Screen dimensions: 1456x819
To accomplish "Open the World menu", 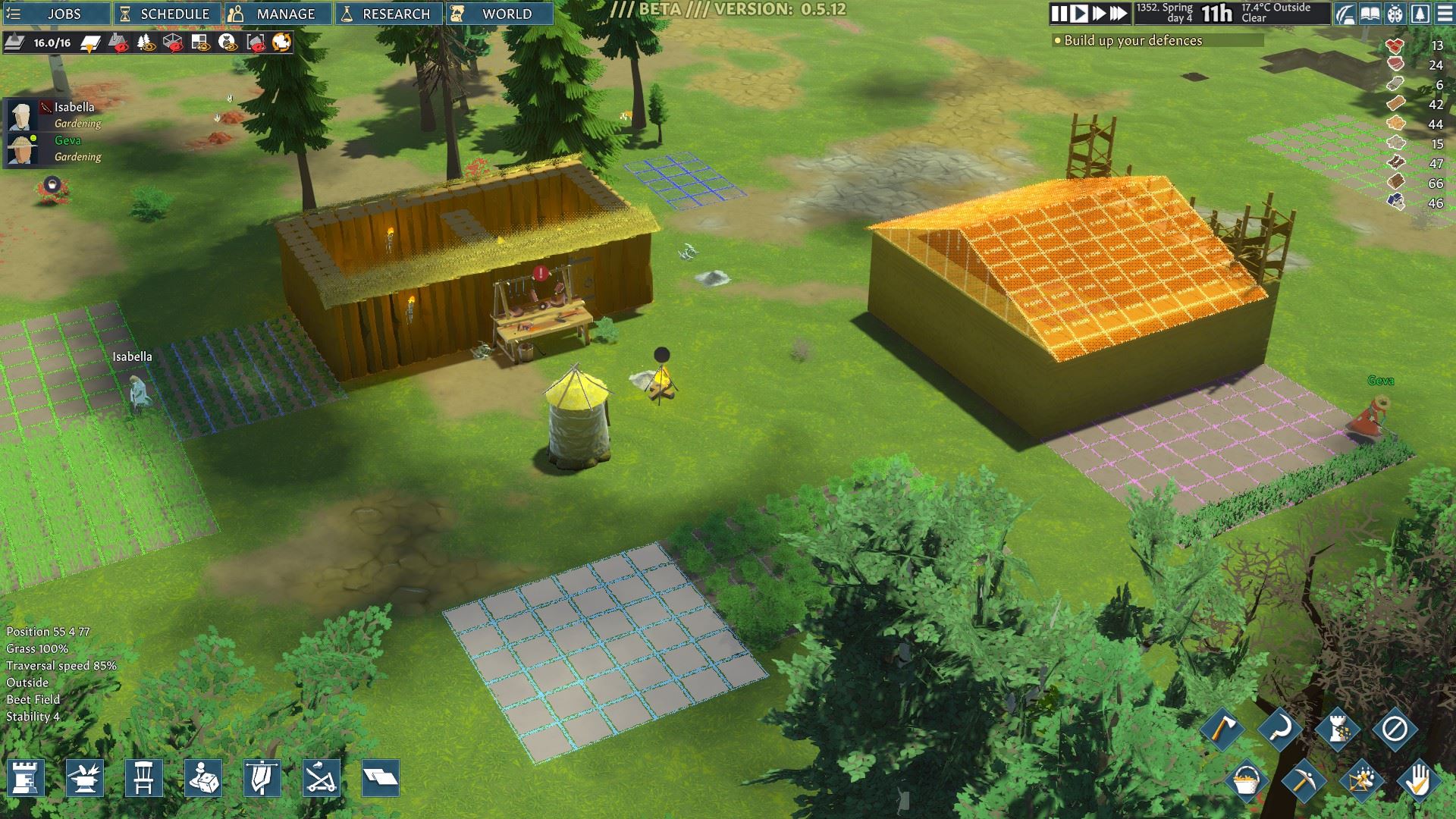I will 499,14.
